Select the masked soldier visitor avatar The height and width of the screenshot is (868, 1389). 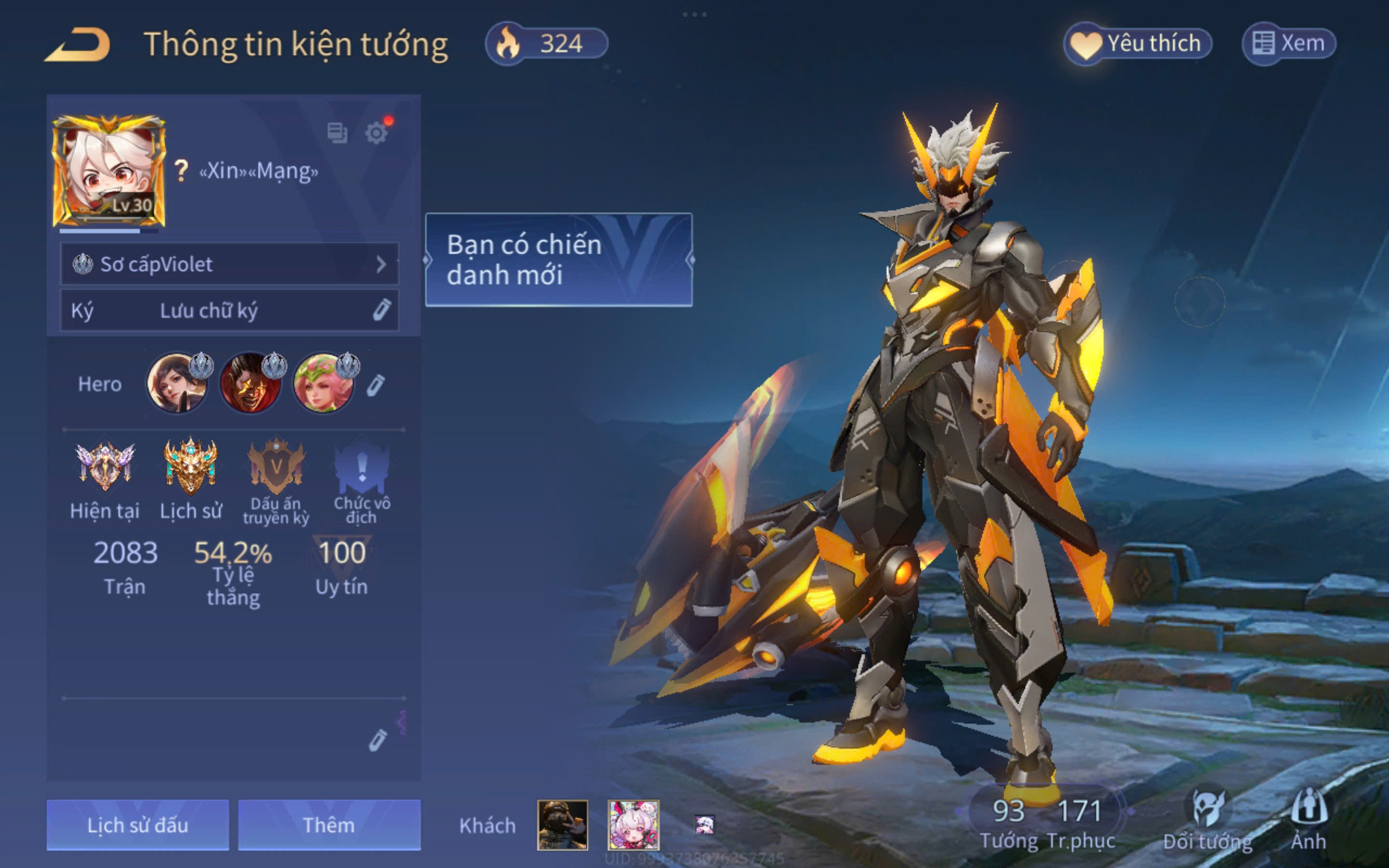562,825
